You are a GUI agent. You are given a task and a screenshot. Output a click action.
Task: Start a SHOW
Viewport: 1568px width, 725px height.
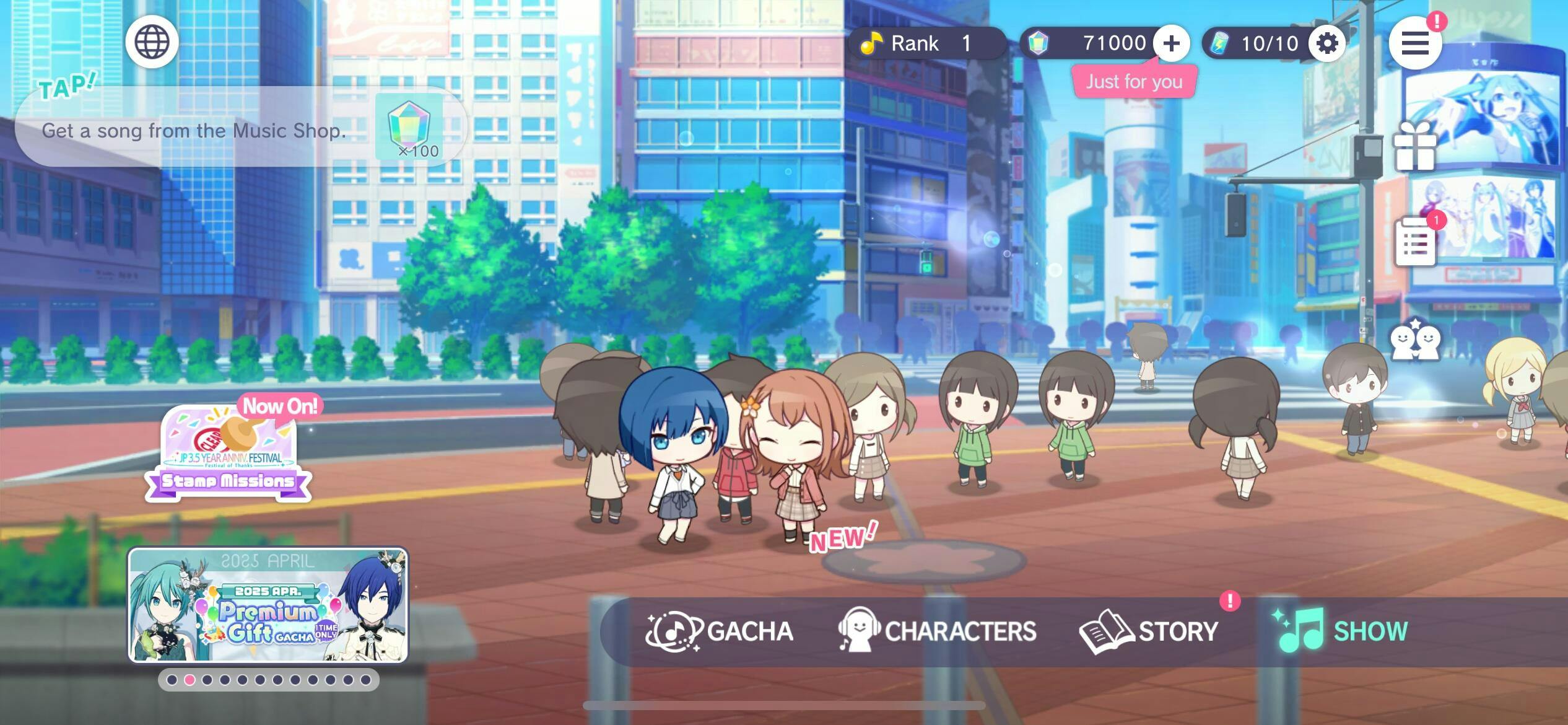click(1341, 631)
